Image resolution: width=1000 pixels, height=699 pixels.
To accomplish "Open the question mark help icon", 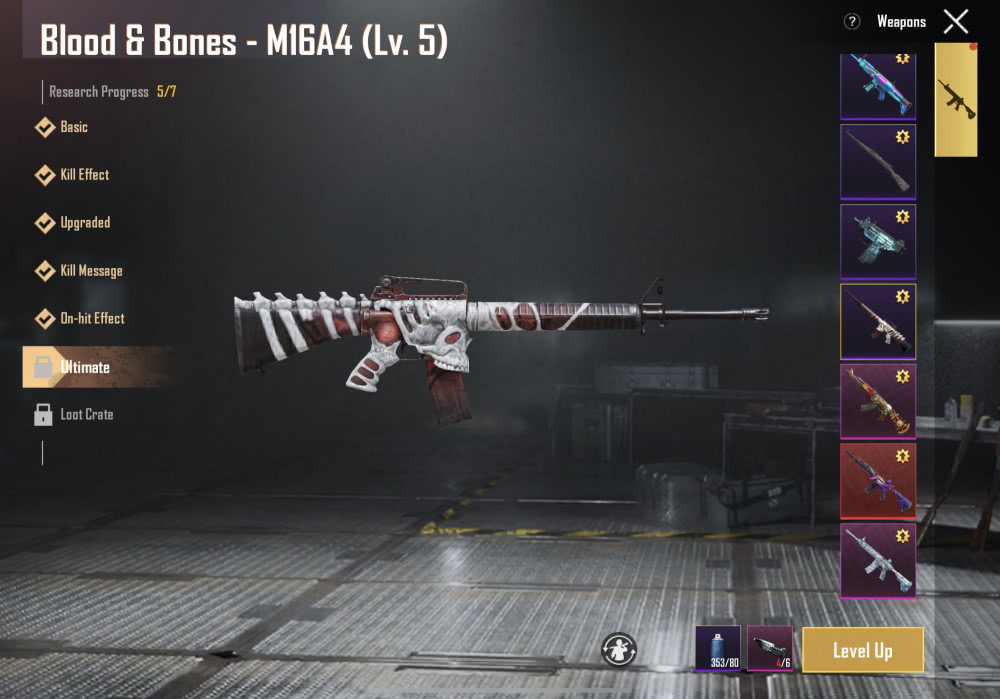I will (852, 21).
